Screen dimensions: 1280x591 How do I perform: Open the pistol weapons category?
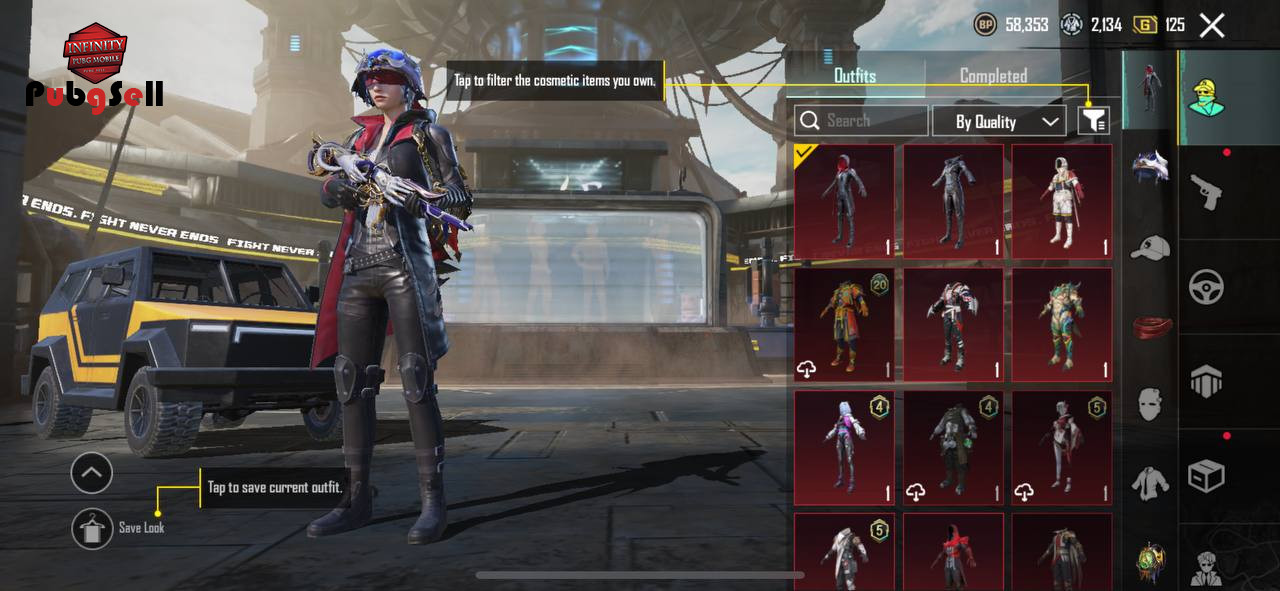click(1206, 191)
